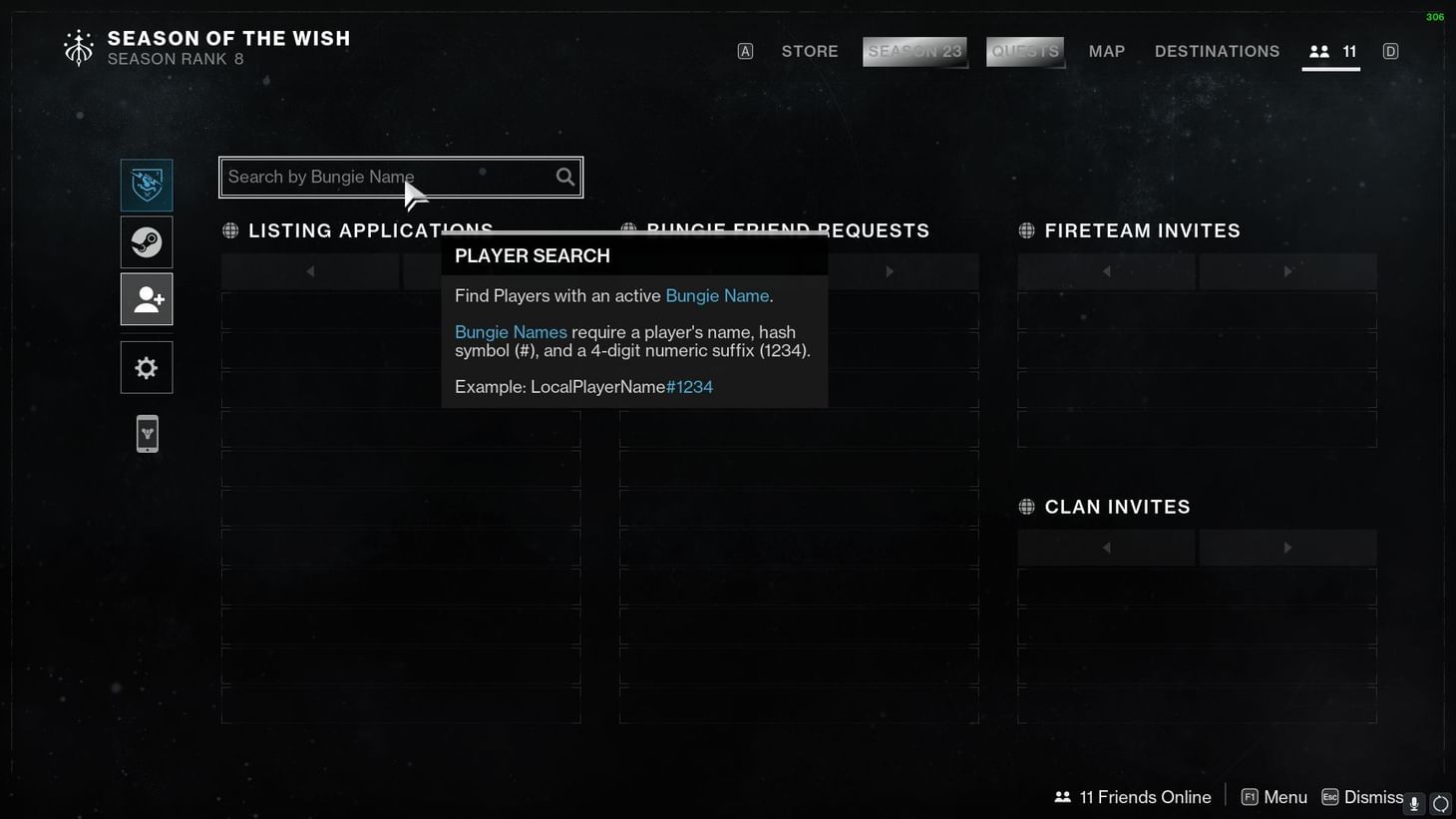The image size is (1456, 819).
Task: Click the magnifying glass in the search bar
Action: 564,177
